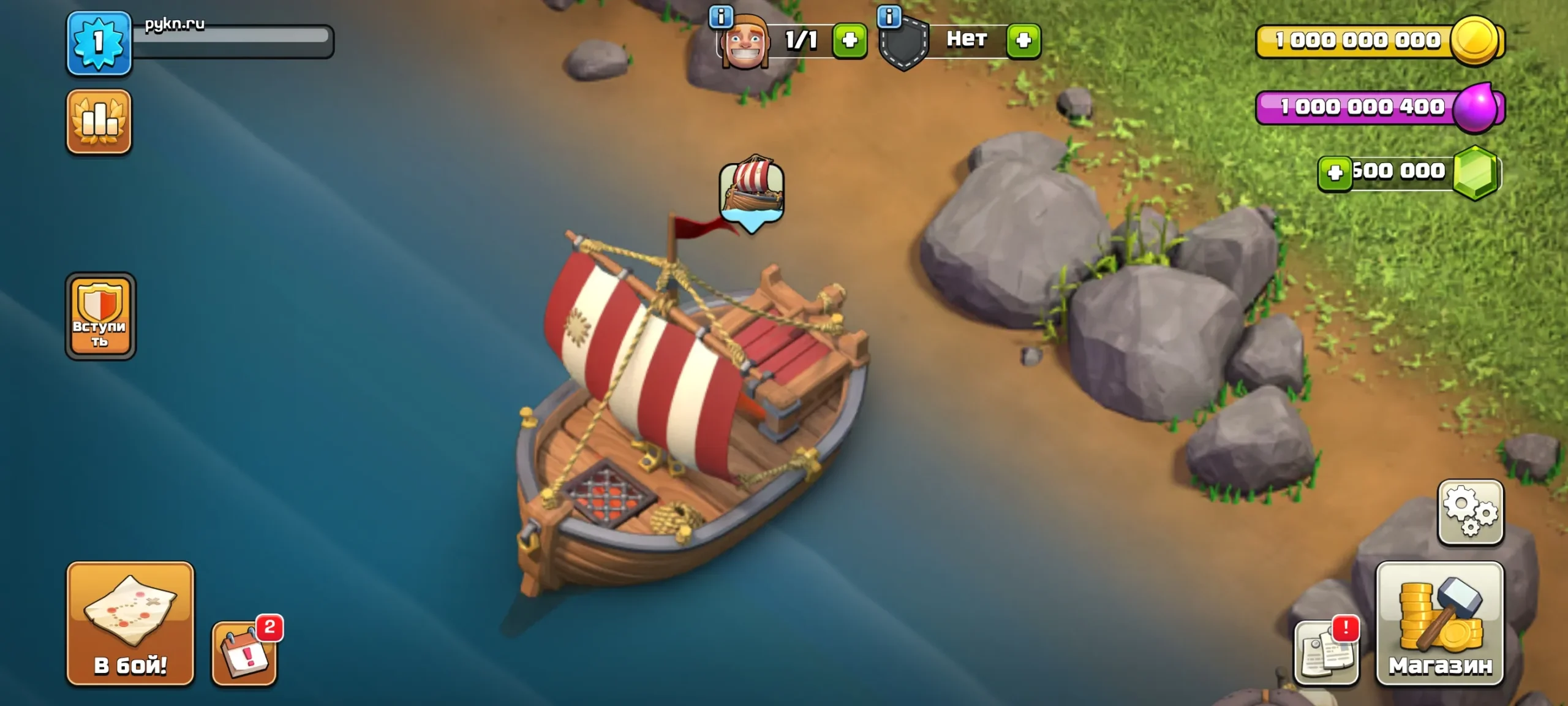Screen dimensions: 1568x706
Task: Open the elixir resource bar
Action: coord(1366,107)
